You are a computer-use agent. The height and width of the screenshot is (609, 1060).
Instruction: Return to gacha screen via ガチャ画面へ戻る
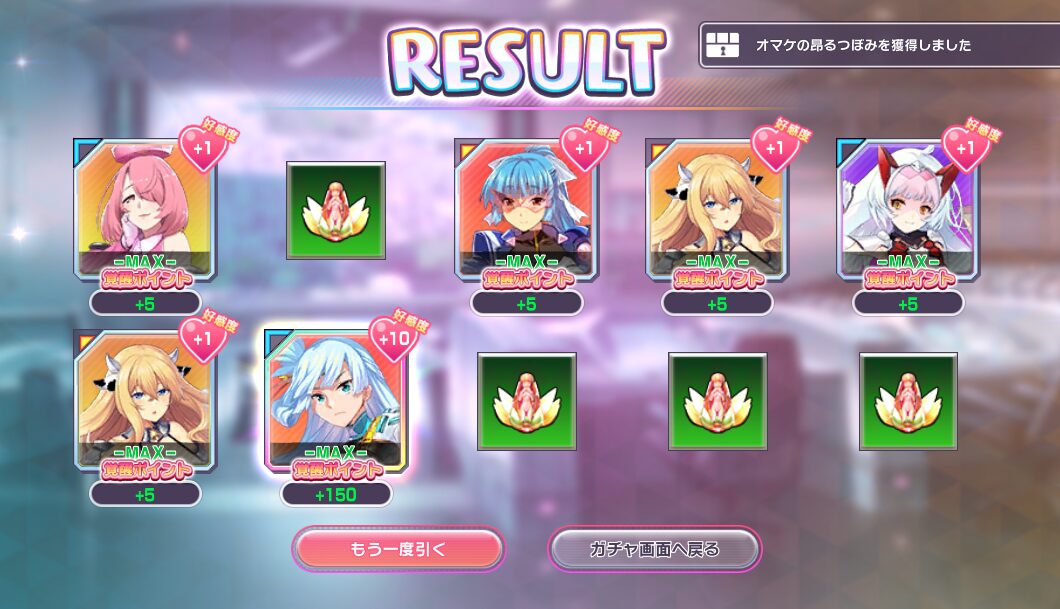point(655,549)
